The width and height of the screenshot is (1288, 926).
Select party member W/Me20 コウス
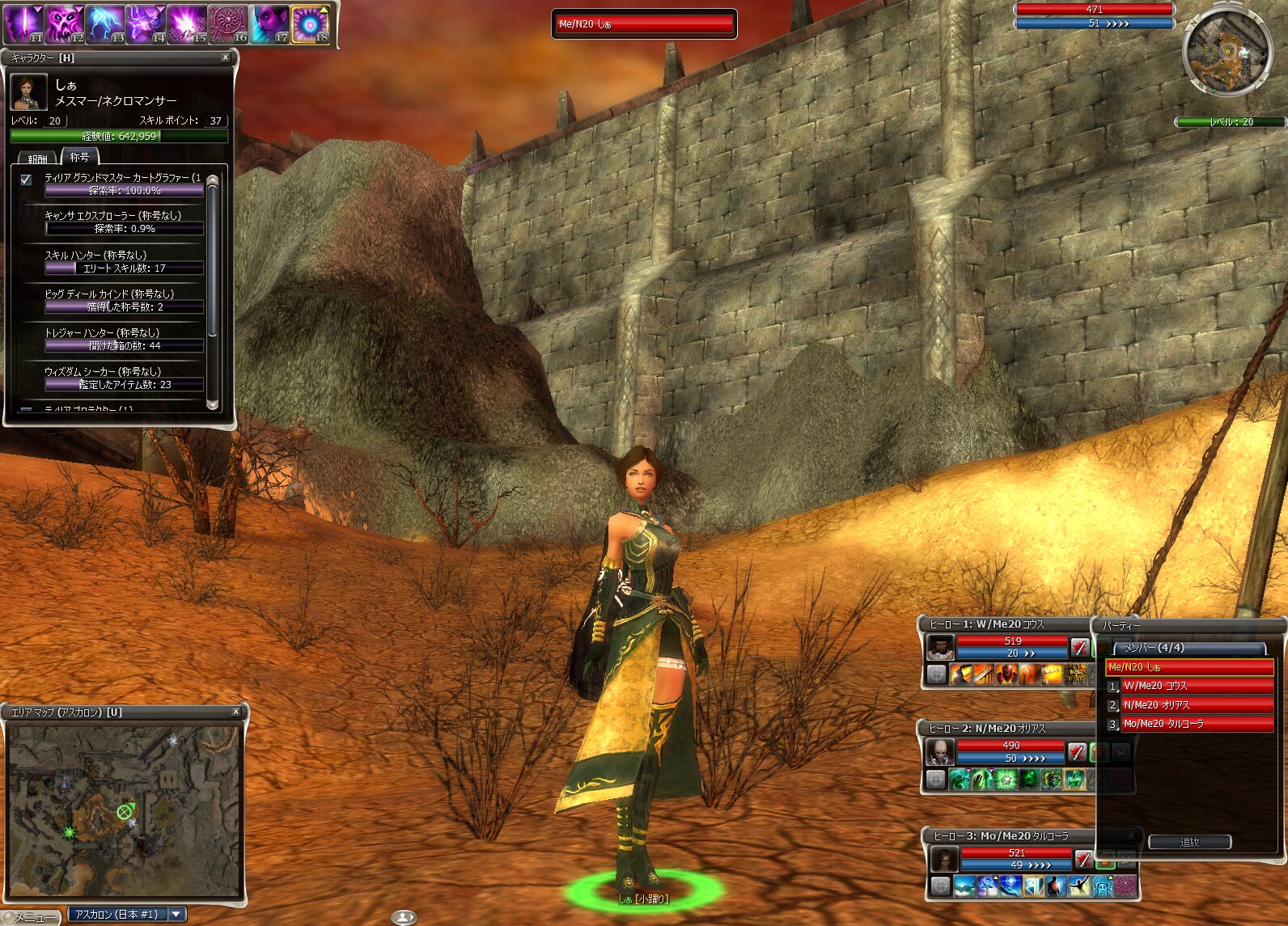coord(1196,686)
